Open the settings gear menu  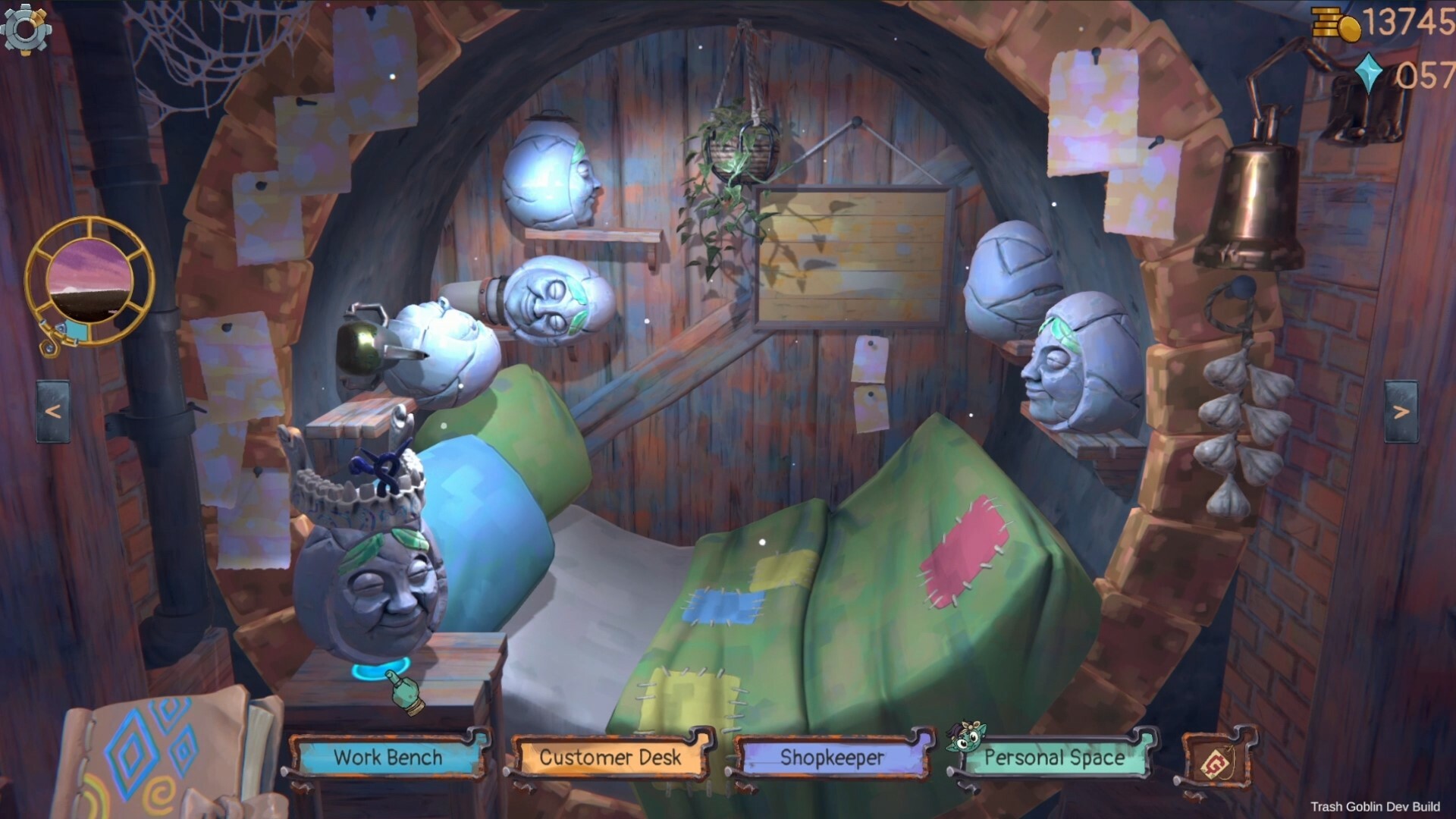click(x=27, y=29)
